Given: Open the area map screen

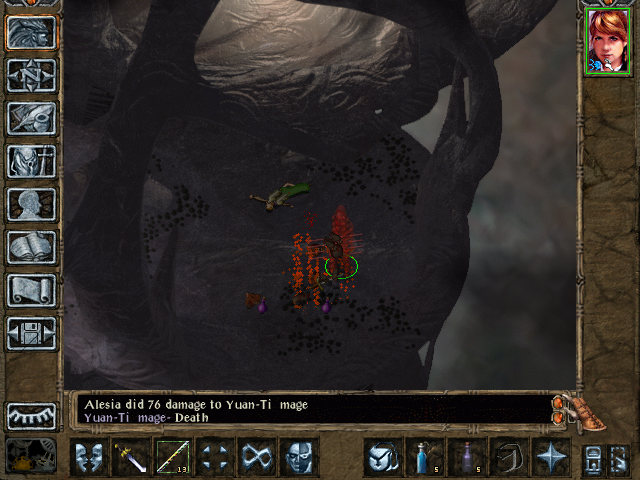Looking at the screenshot, I should [x=31, y=75].
